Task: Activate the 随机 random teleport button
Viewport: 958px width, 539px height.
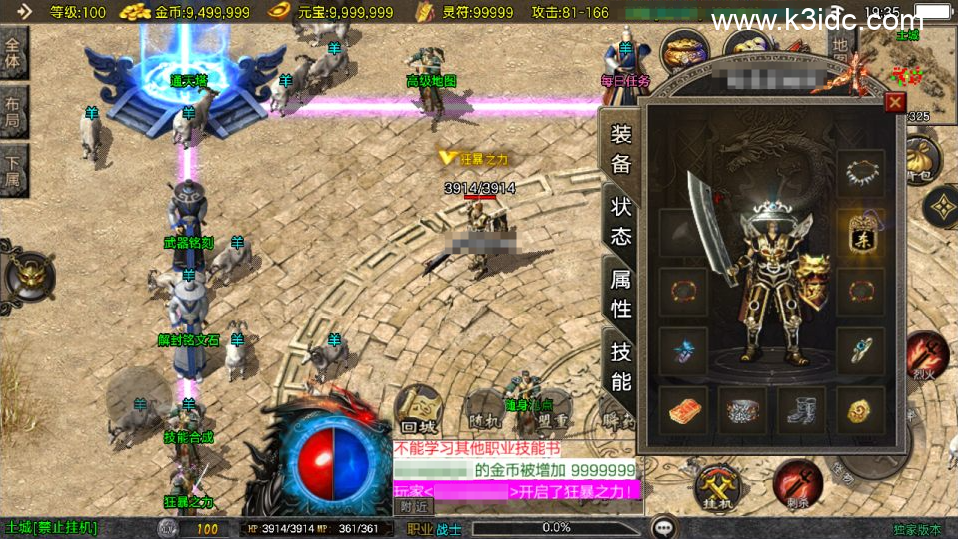Action: pyautogui.click(x=482, y=410)
